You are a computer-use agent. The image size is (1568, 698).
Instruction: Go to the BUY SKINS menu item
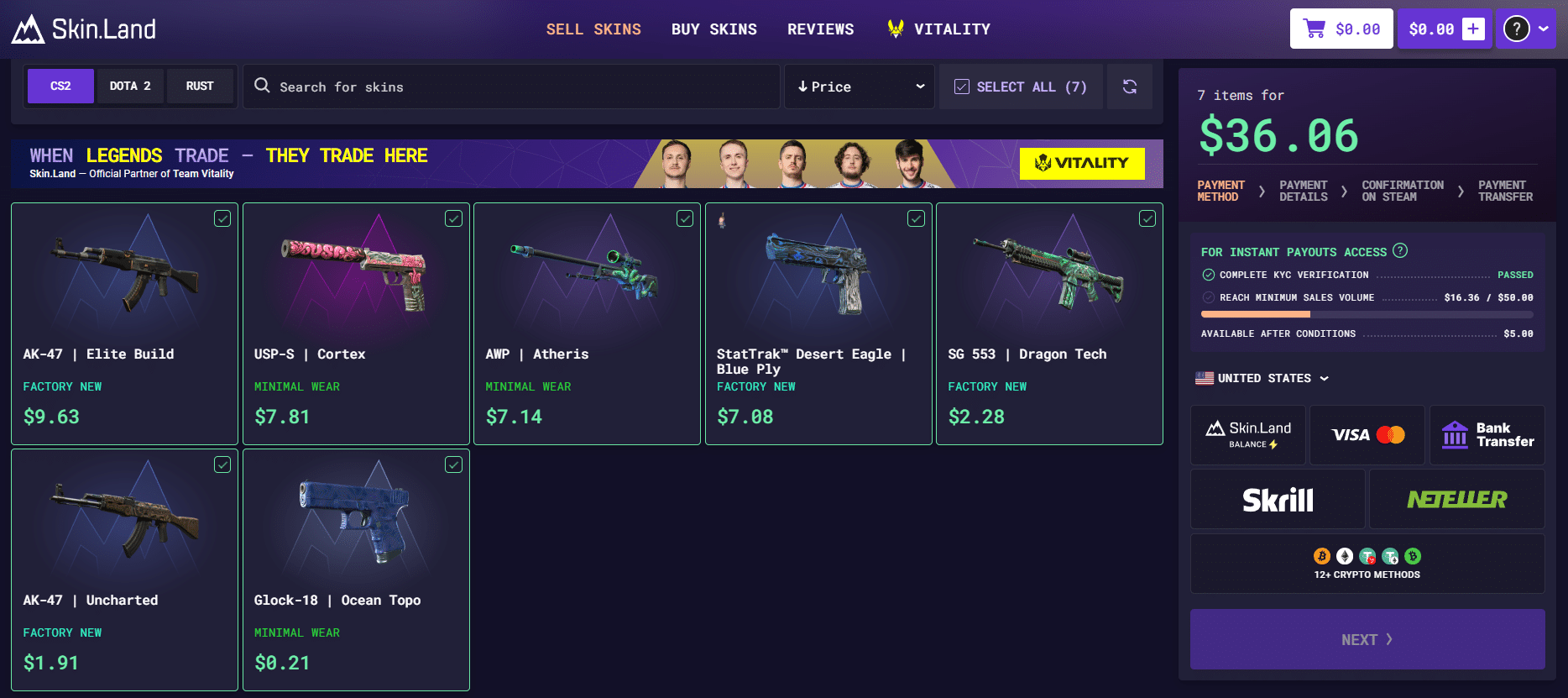[714, 29]
